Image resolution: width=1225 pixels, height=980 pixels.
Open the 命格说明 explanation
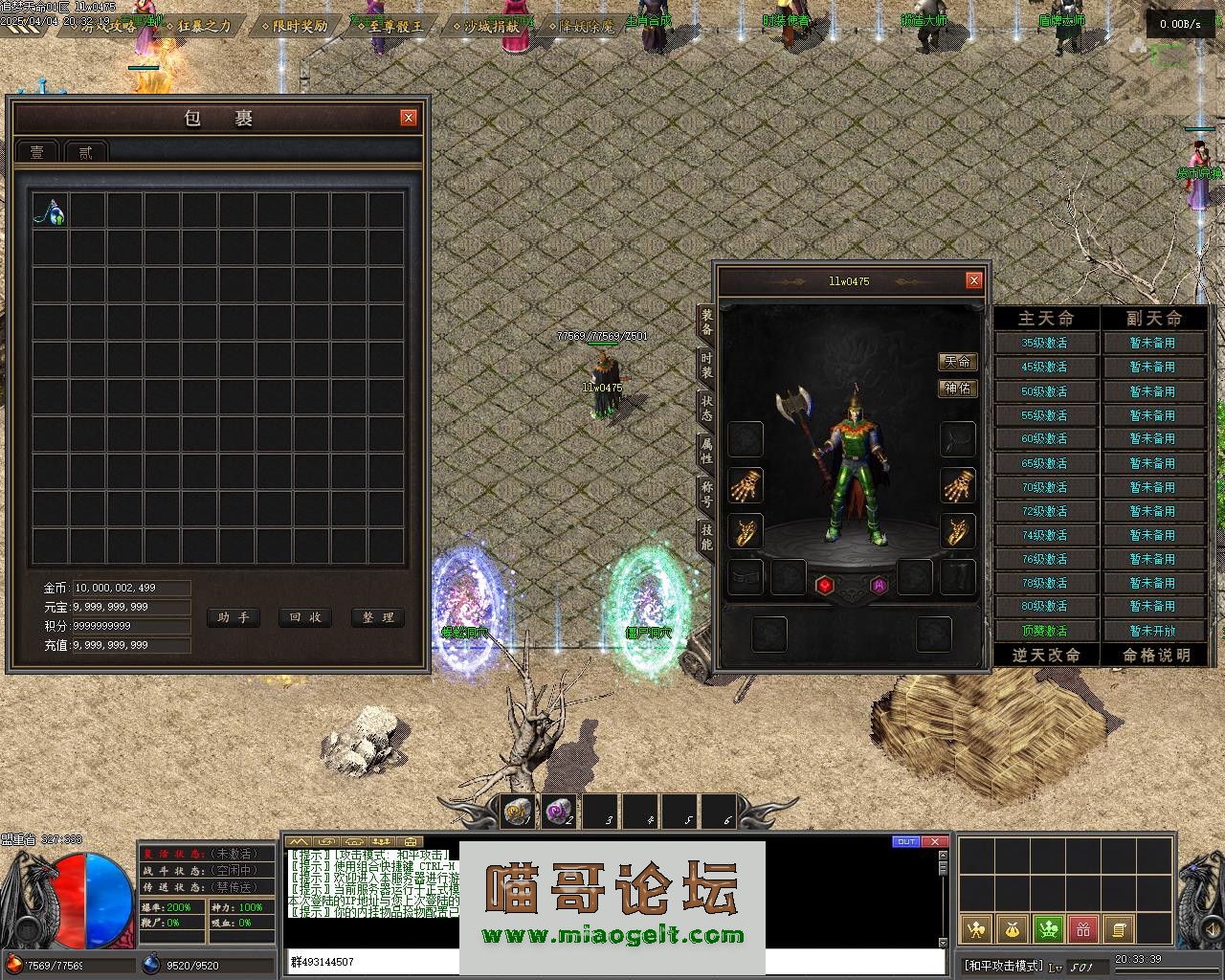[x=1155, y=655]
